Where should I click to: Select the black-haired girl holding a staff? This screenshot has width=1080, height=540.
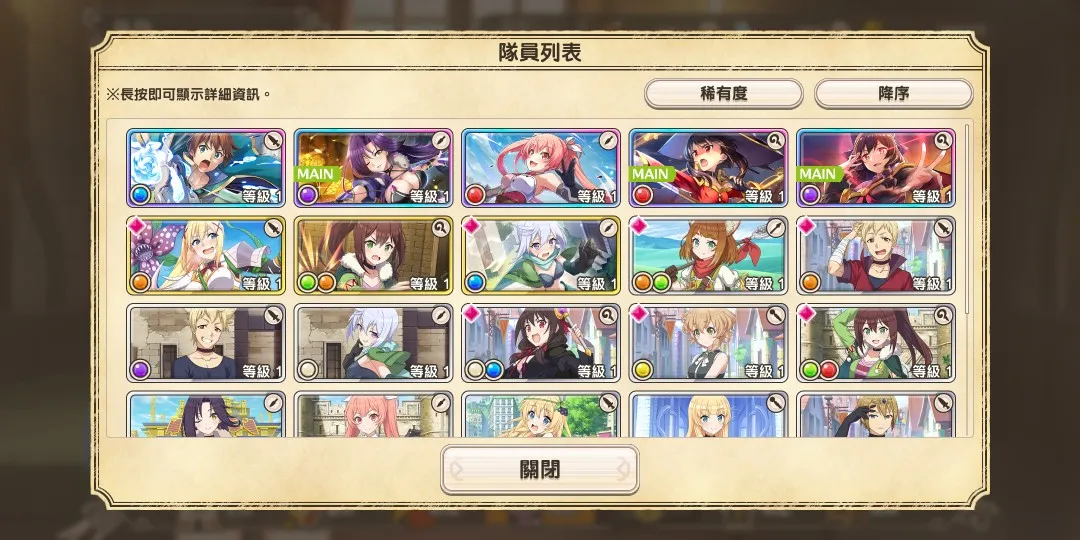541,343
